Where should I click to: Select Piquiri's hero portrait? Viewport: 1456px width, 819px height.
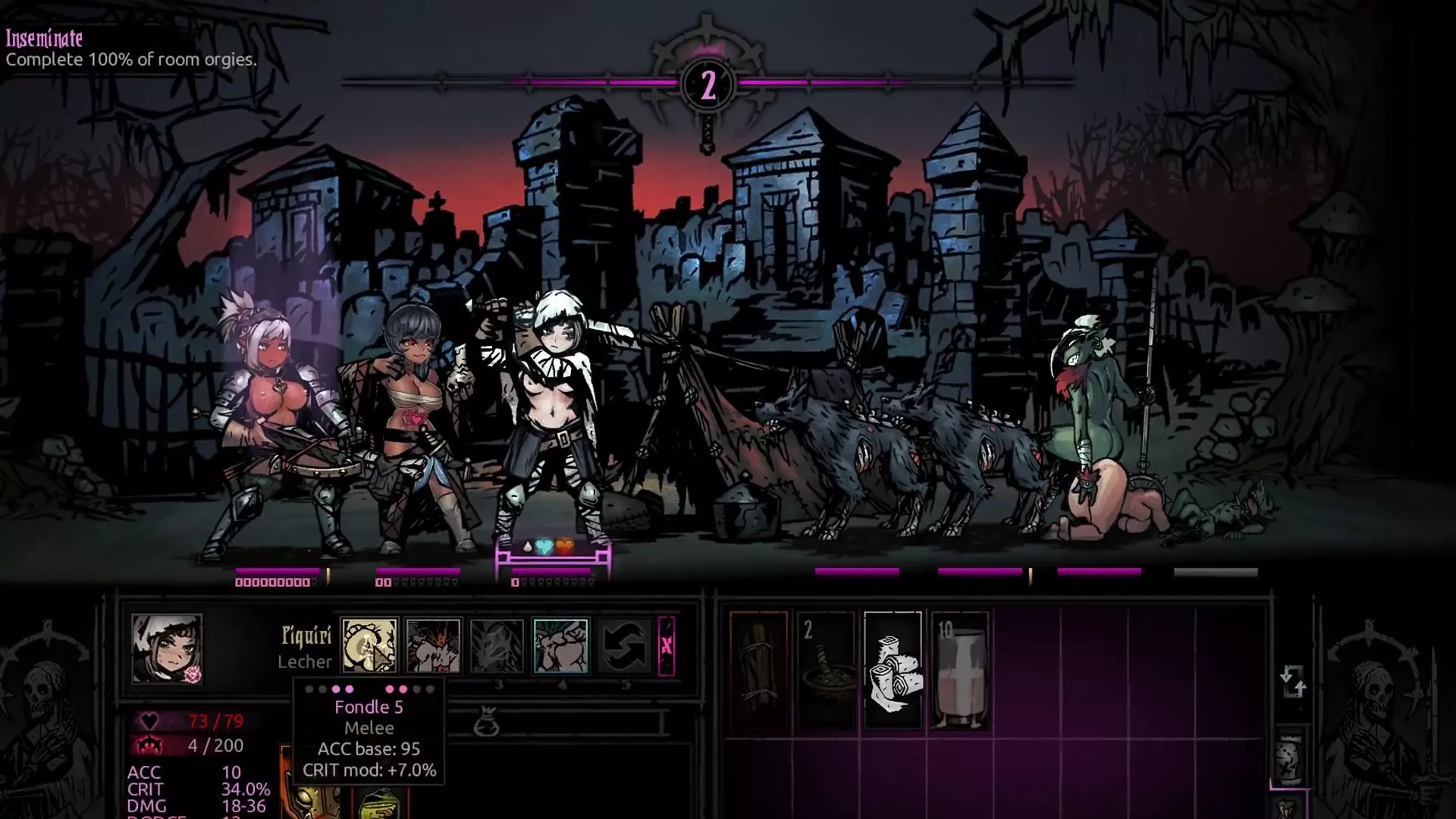(166, 648)
